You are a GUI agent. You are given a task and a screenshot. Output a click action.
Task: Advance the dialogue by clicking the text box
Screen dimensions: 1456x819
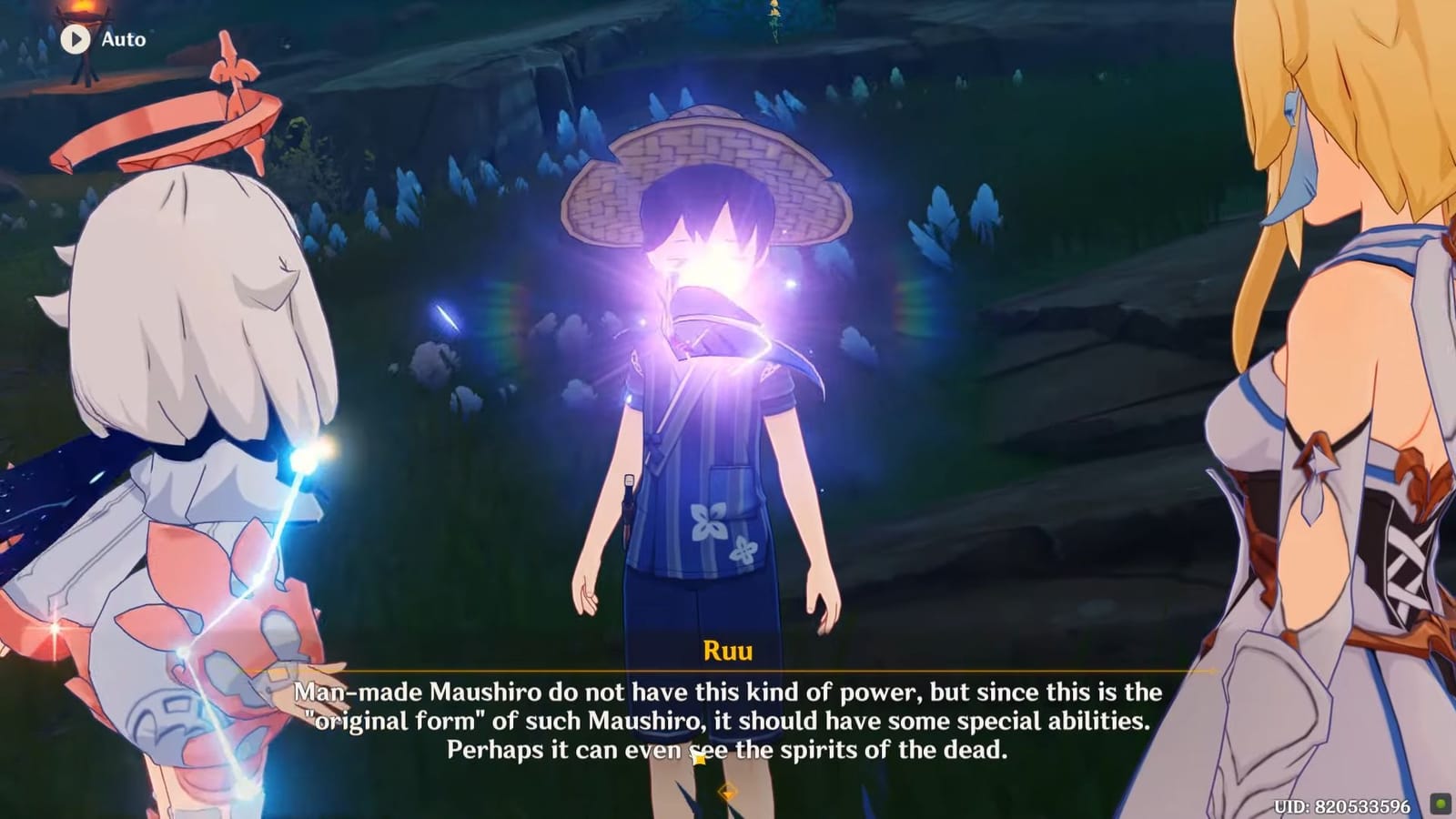[728, 719]
